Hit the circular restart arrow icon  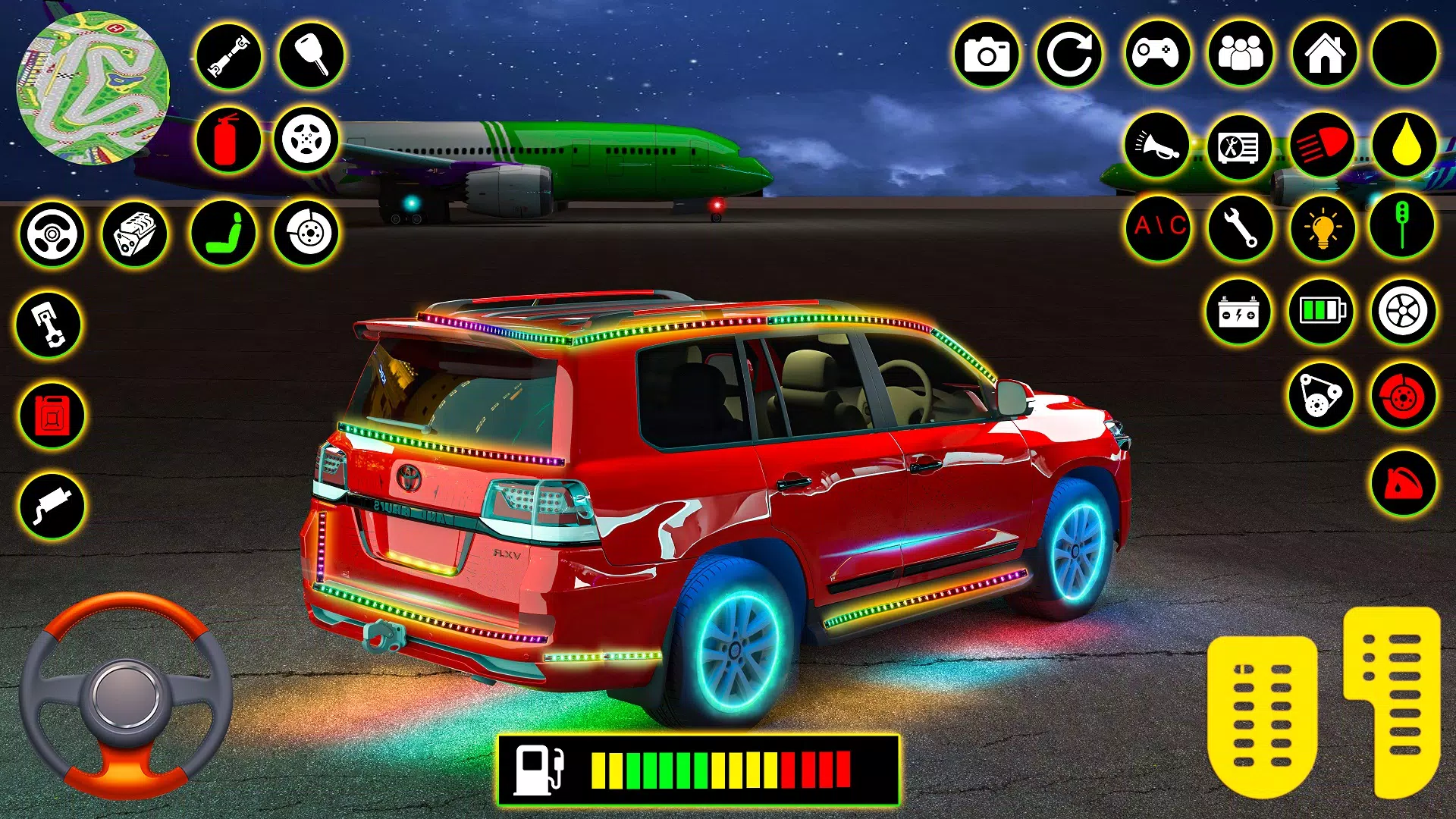(1069, 55)
